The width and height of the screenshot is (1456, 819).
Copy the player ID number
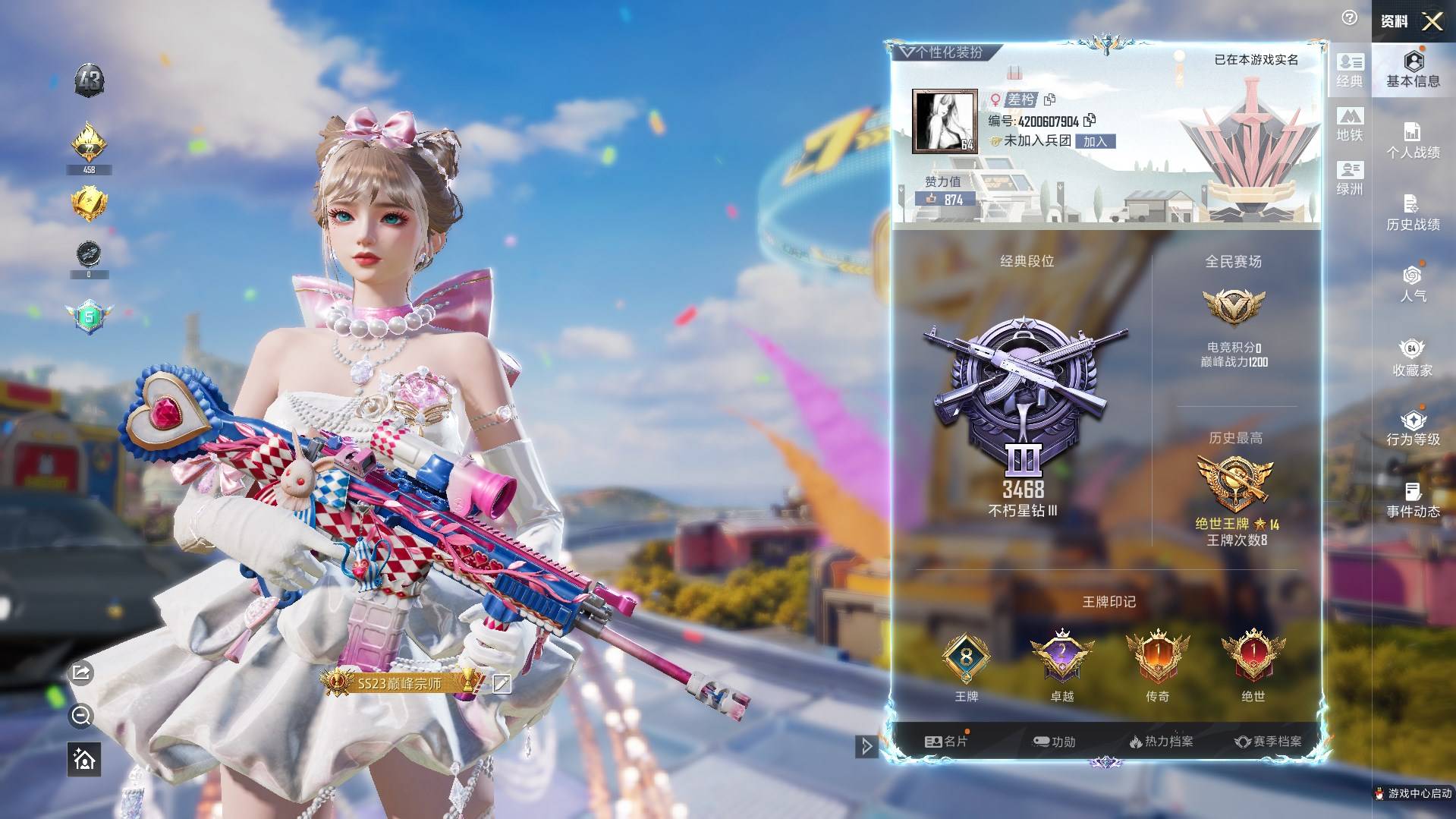pyautogui.click(x=1090, y=120)
